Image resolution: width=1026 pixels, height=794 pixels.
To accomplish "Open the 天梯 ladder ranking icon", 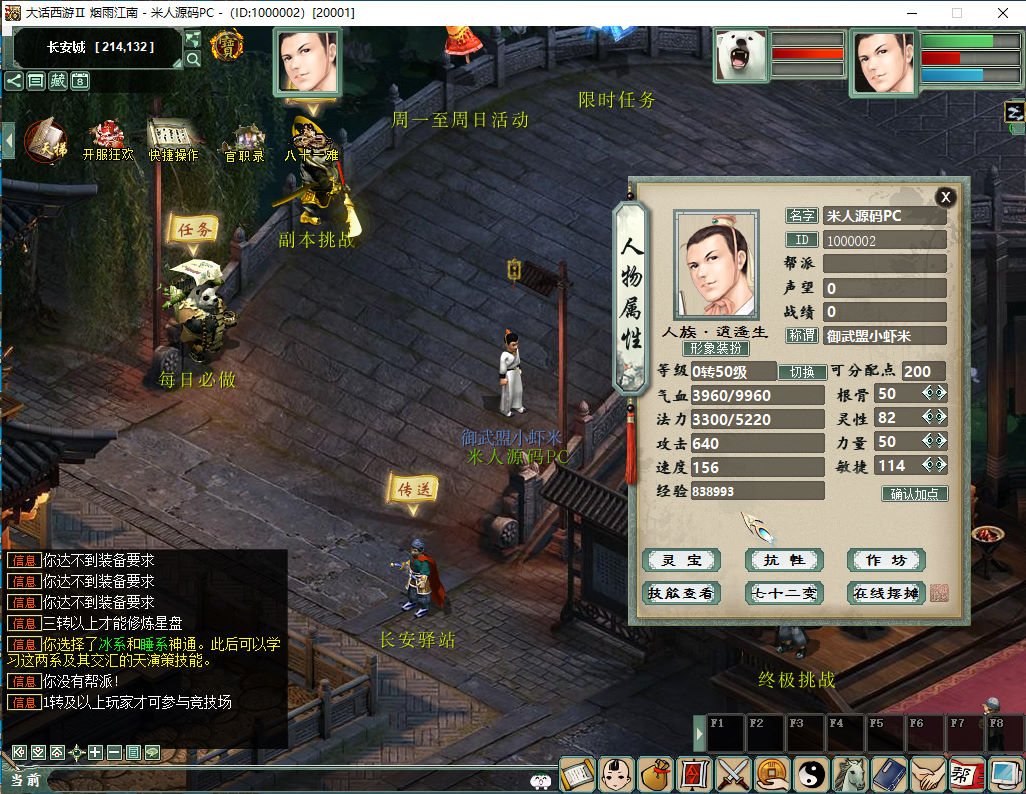I will click(44, 139).
